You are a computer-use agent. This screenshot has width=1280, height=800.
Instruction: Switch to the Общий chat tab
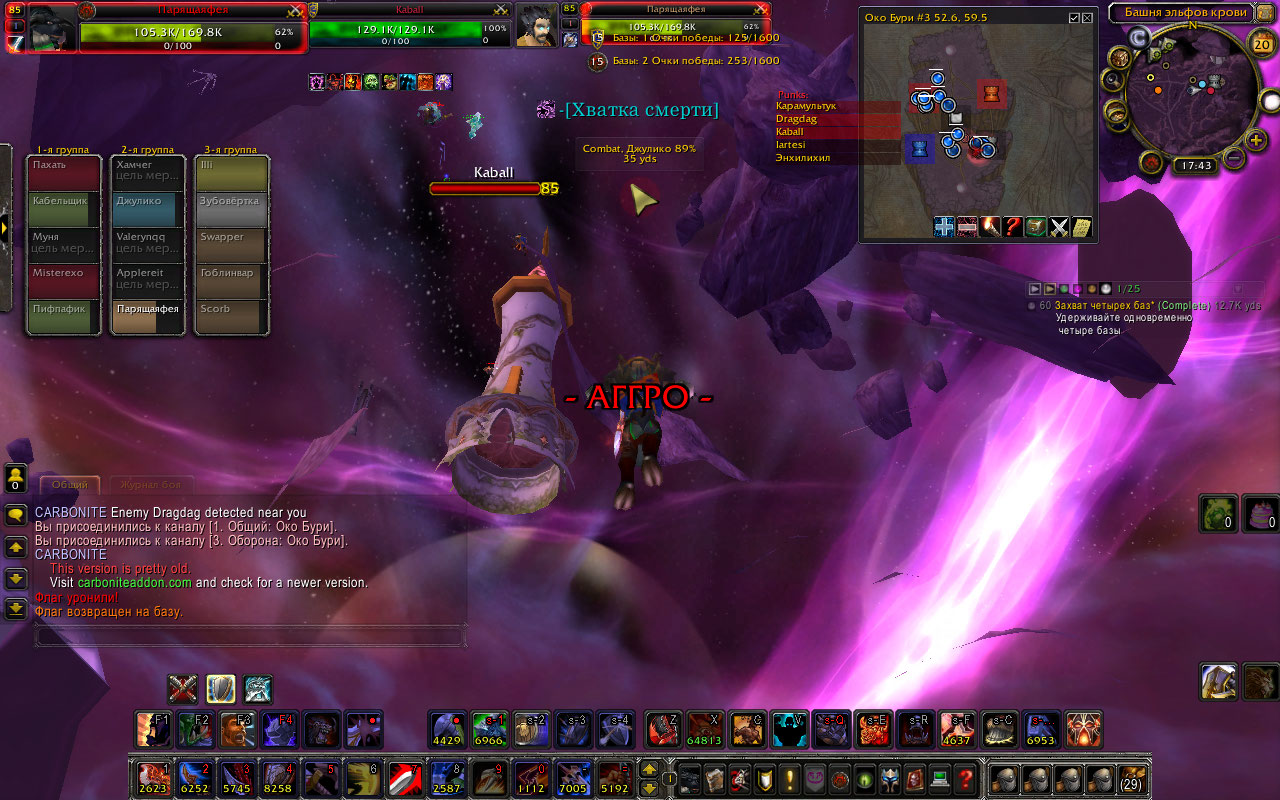click(x=70, y=485)
